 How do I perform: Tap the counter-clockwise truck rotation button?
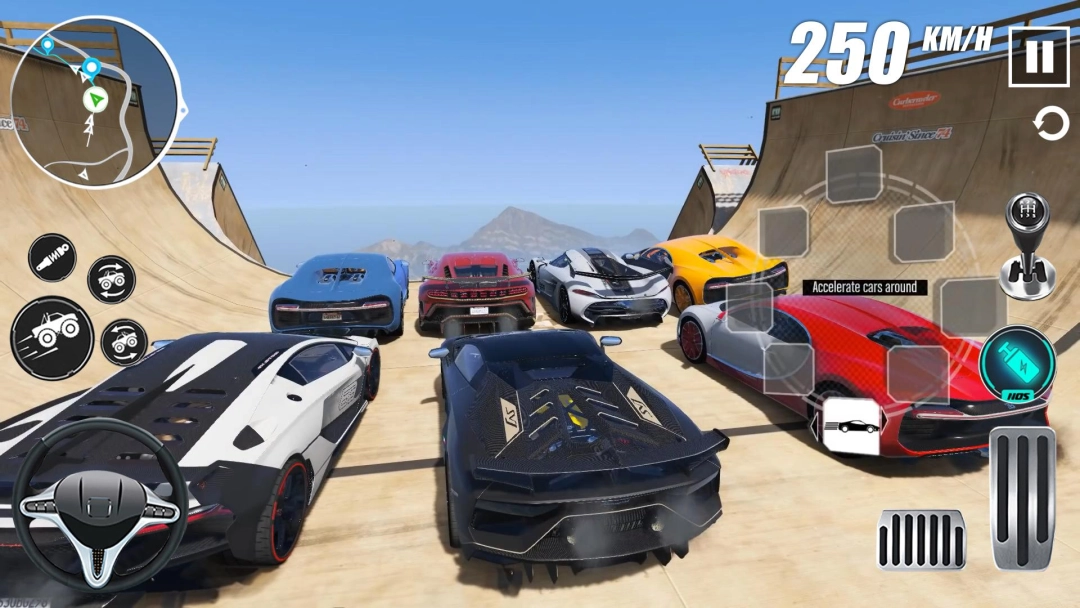[x=124, y=342]
